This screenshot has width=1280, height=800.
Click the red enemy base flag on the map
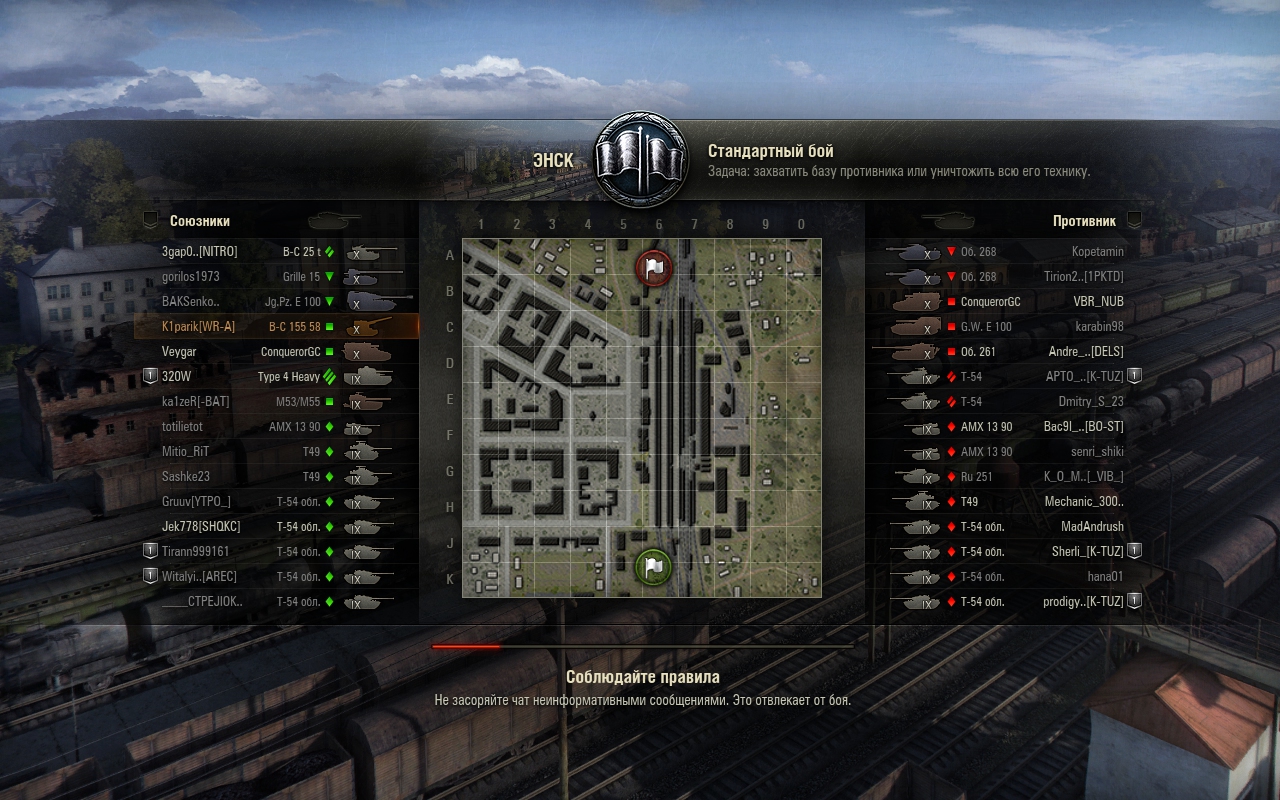point(654,267)
